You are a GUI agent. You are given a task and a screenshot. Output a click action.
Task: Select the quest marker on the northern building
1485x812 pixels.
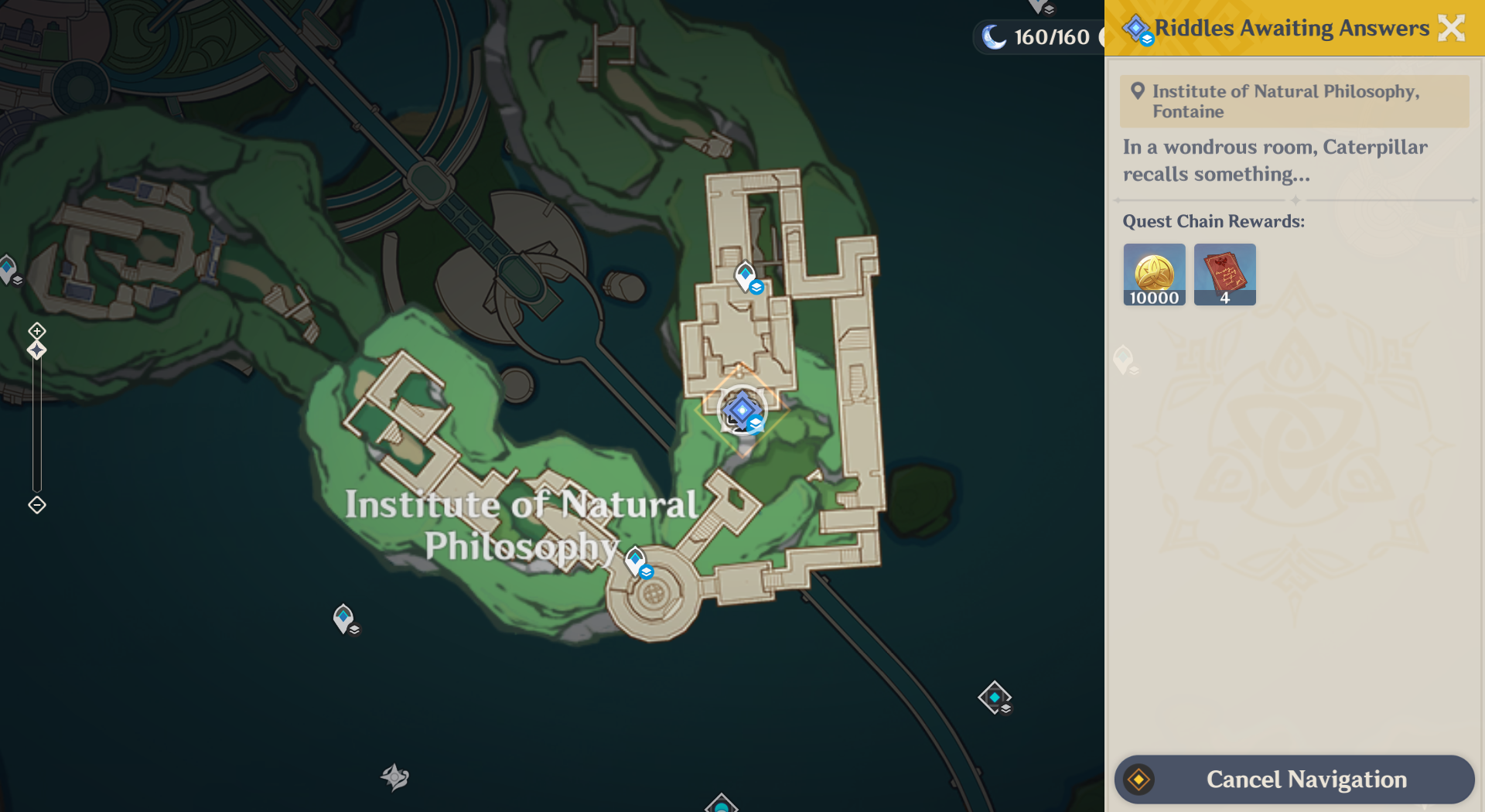pyautogui.click(x=744, y=273)
